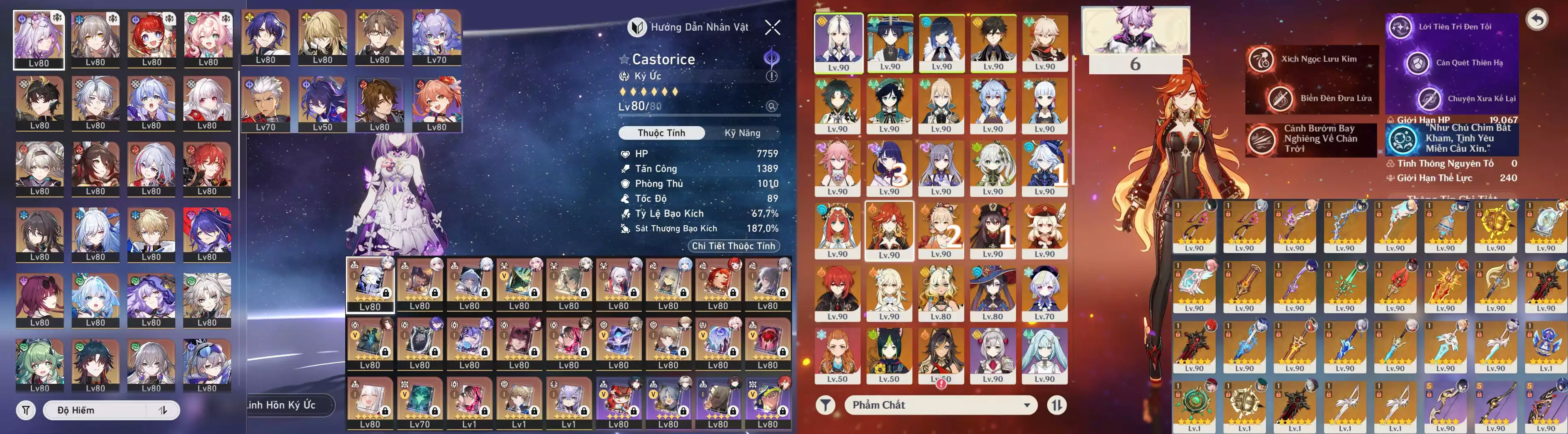Image resolution: width=1568 pixels, height=434 pixels.
Task: Click the filter funnel beside Độ Hiếm
Action: [x=26, y=410]
